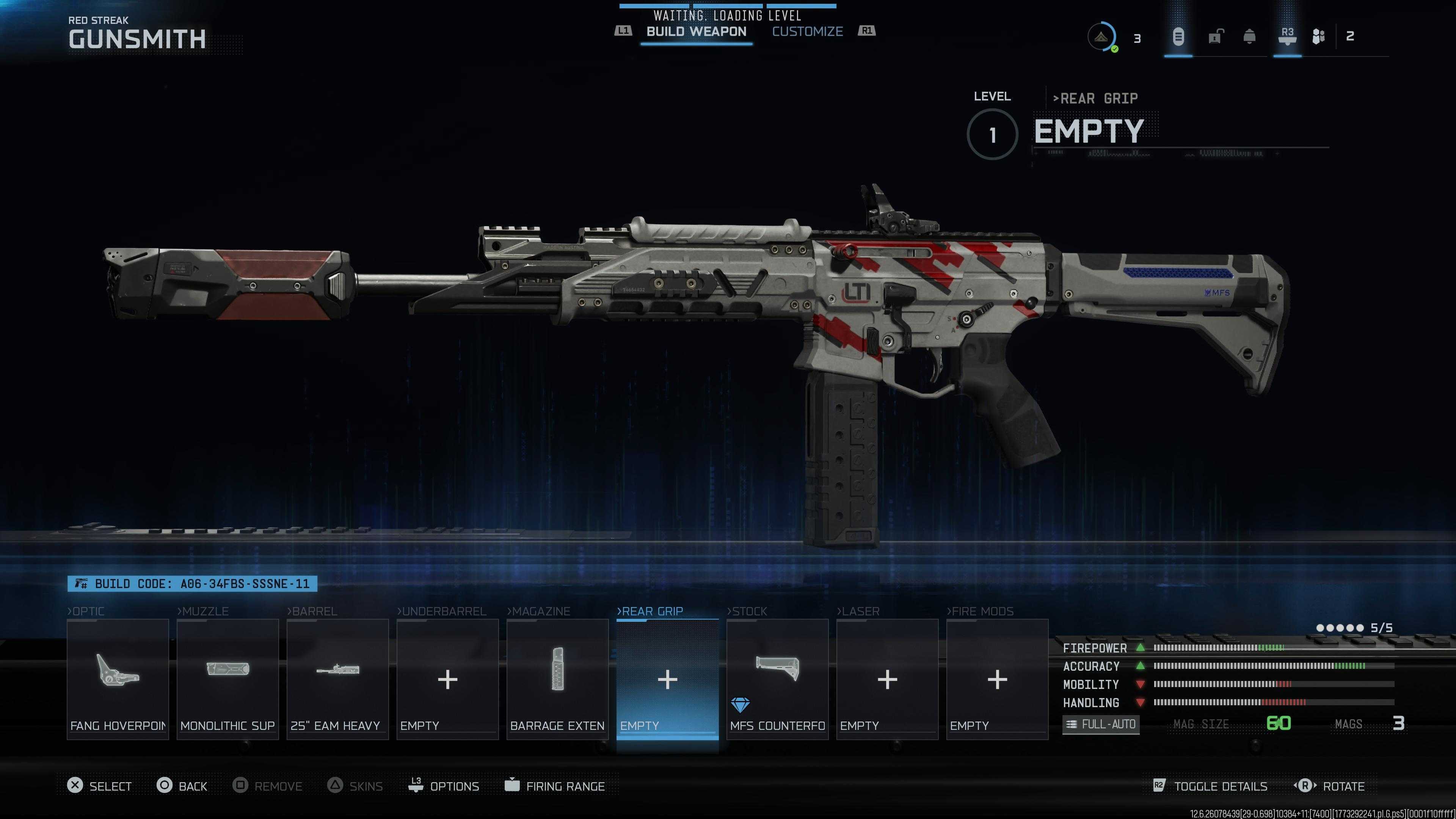Open the empty Fire Mods slot
Image resolution: width=1456 pixels, height=819 pixels.
click(x=997, y=679)
